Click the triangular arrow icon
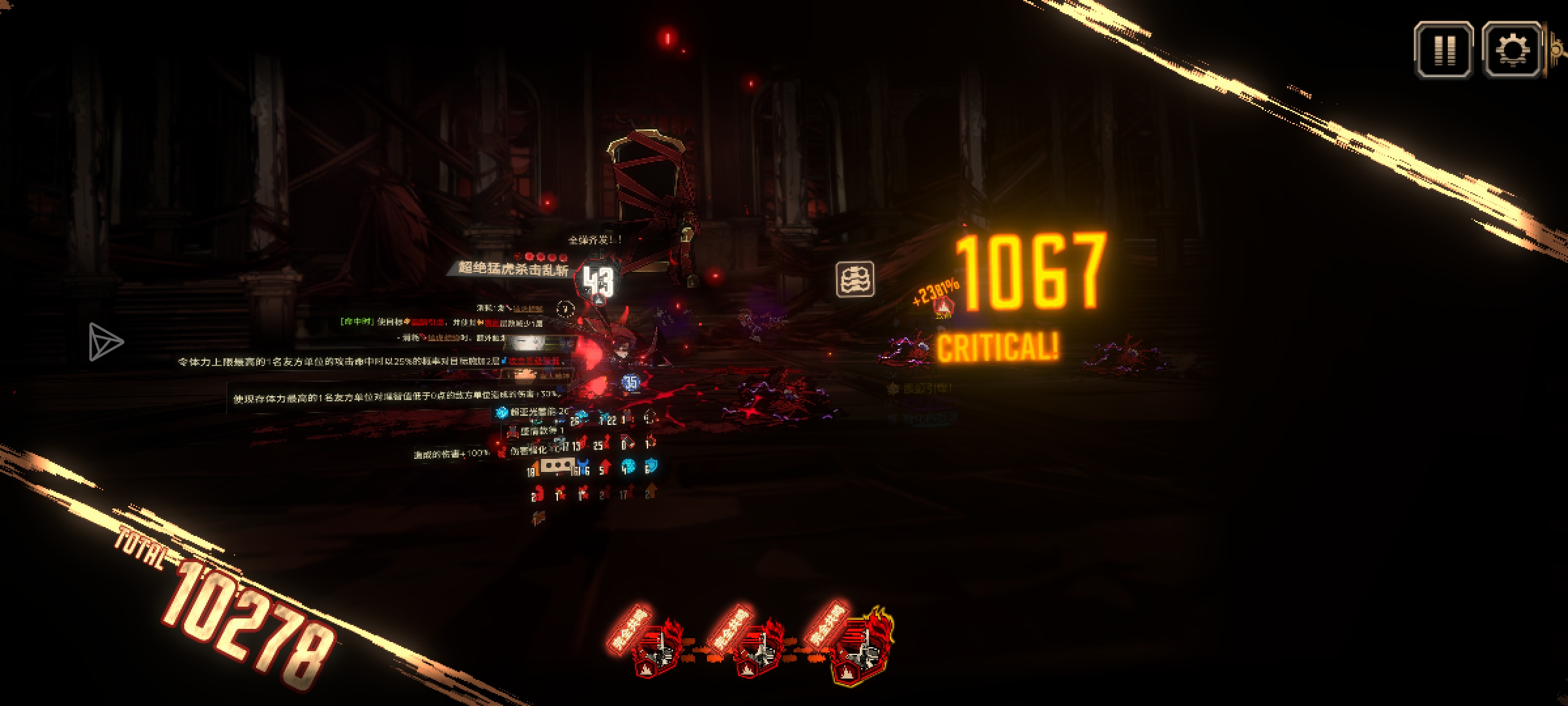1568x706 pixels. pos(105,341)
